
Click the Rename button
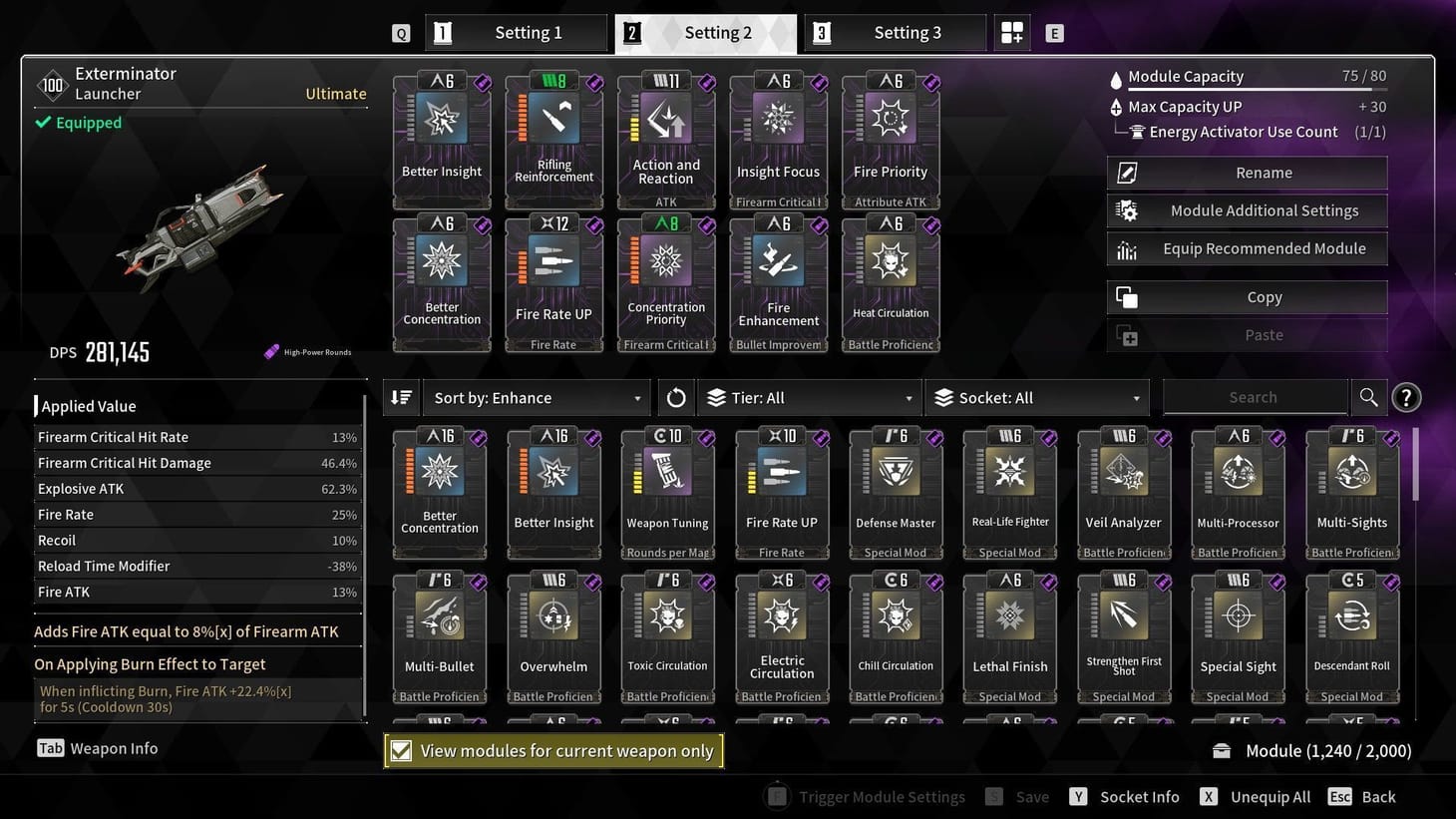[x=1246, y=172]
